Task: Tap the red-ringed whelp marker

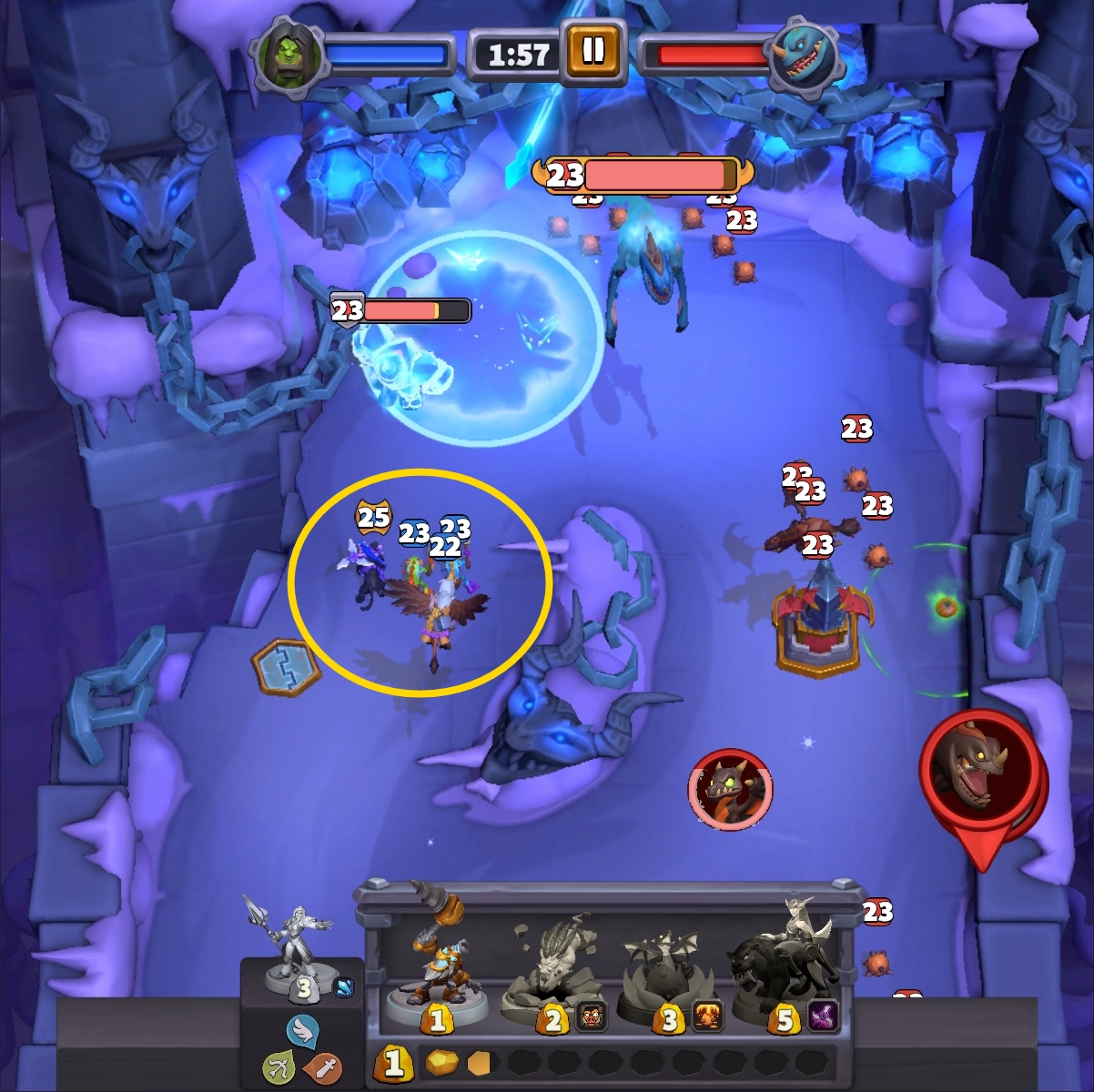Action: pos(730,790)
